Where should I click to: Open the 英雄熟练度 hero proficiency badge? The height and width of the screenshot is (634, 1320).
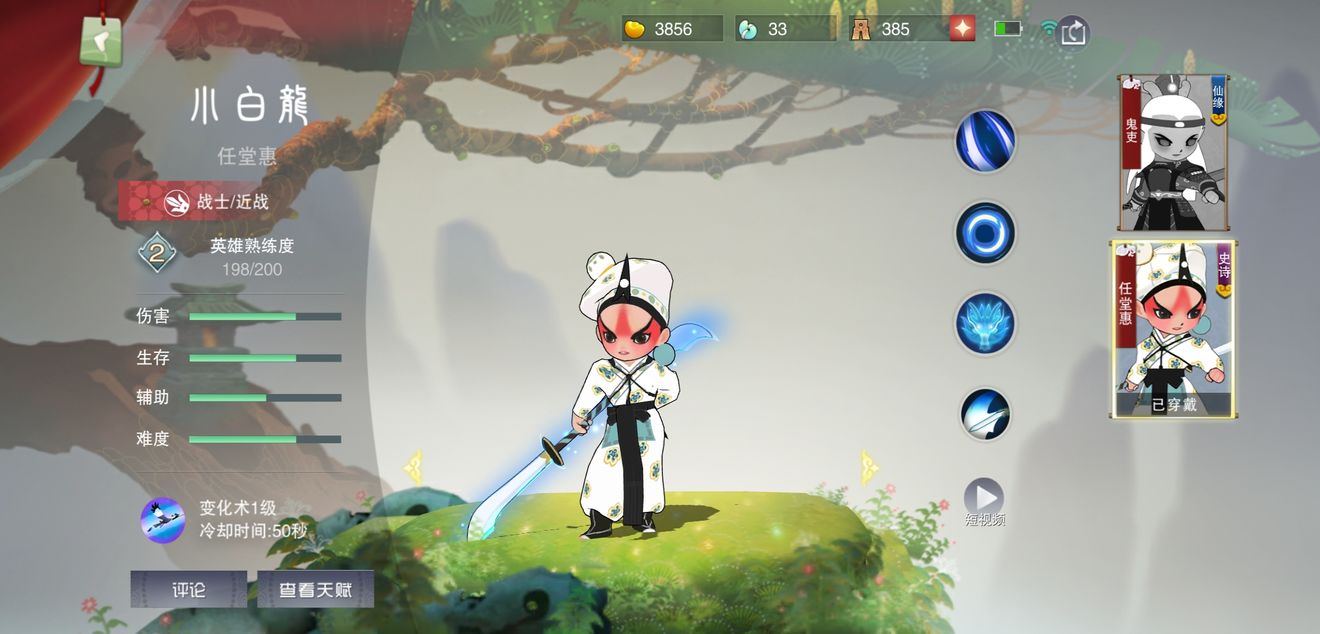click(x=157, y=253)
